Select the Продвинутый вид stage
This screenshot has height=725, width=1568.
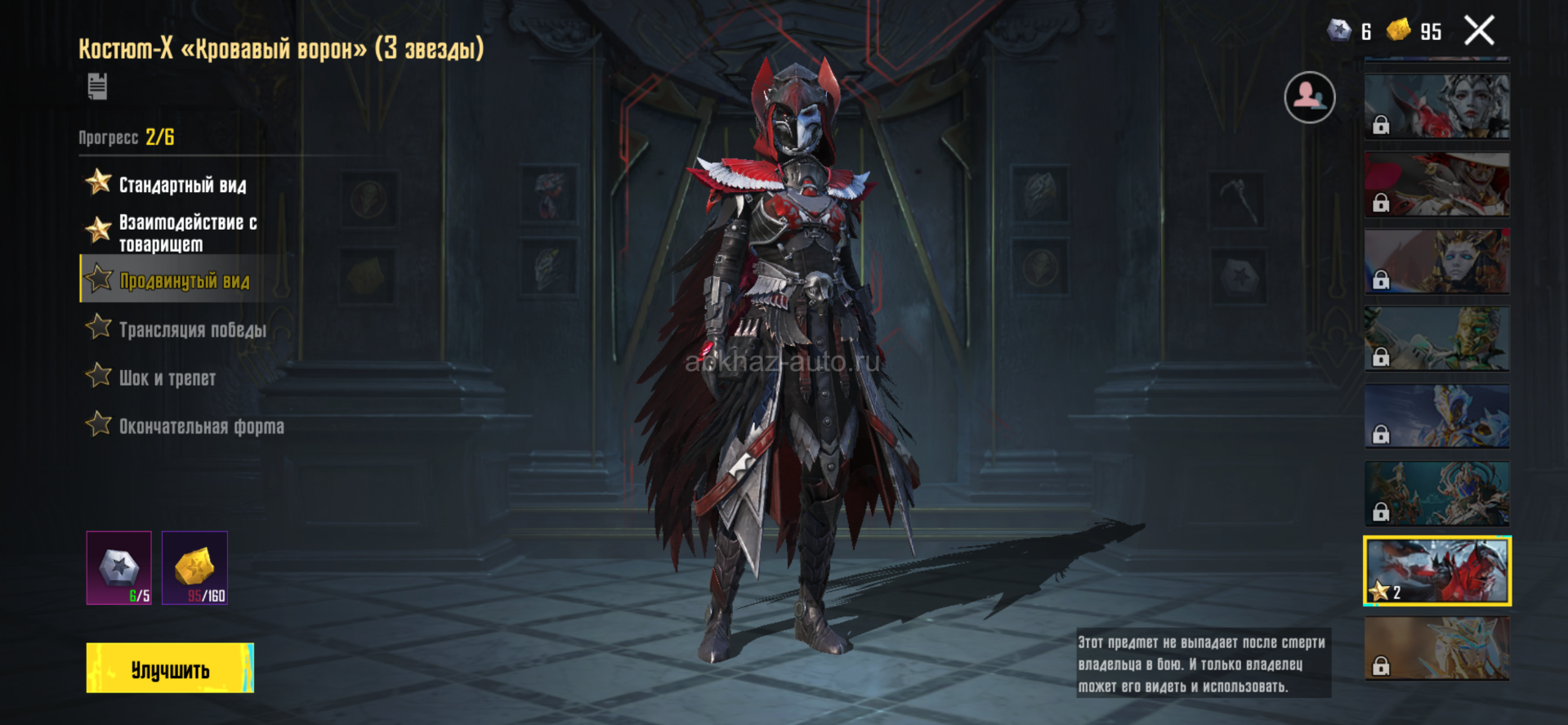coord(184,280)
